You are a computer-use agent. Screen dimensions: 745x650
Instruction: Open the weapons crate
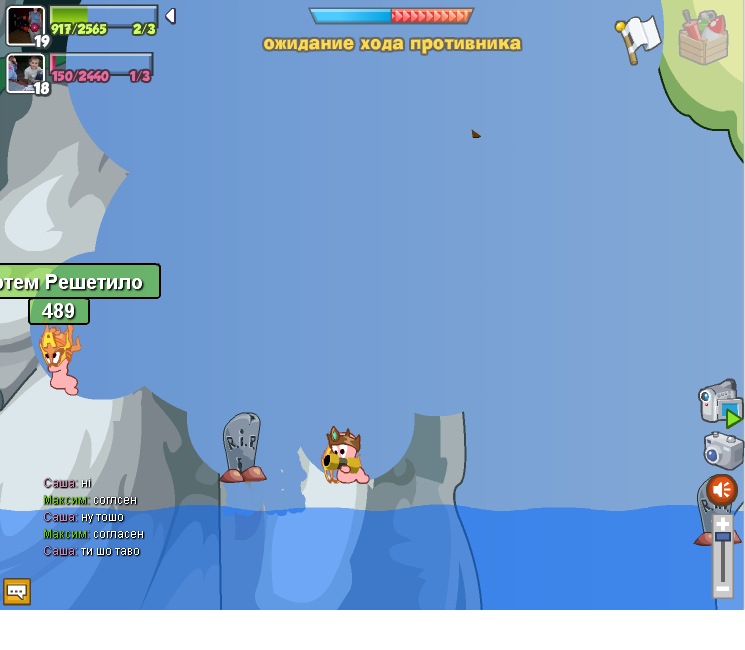(x=703, y=38)
